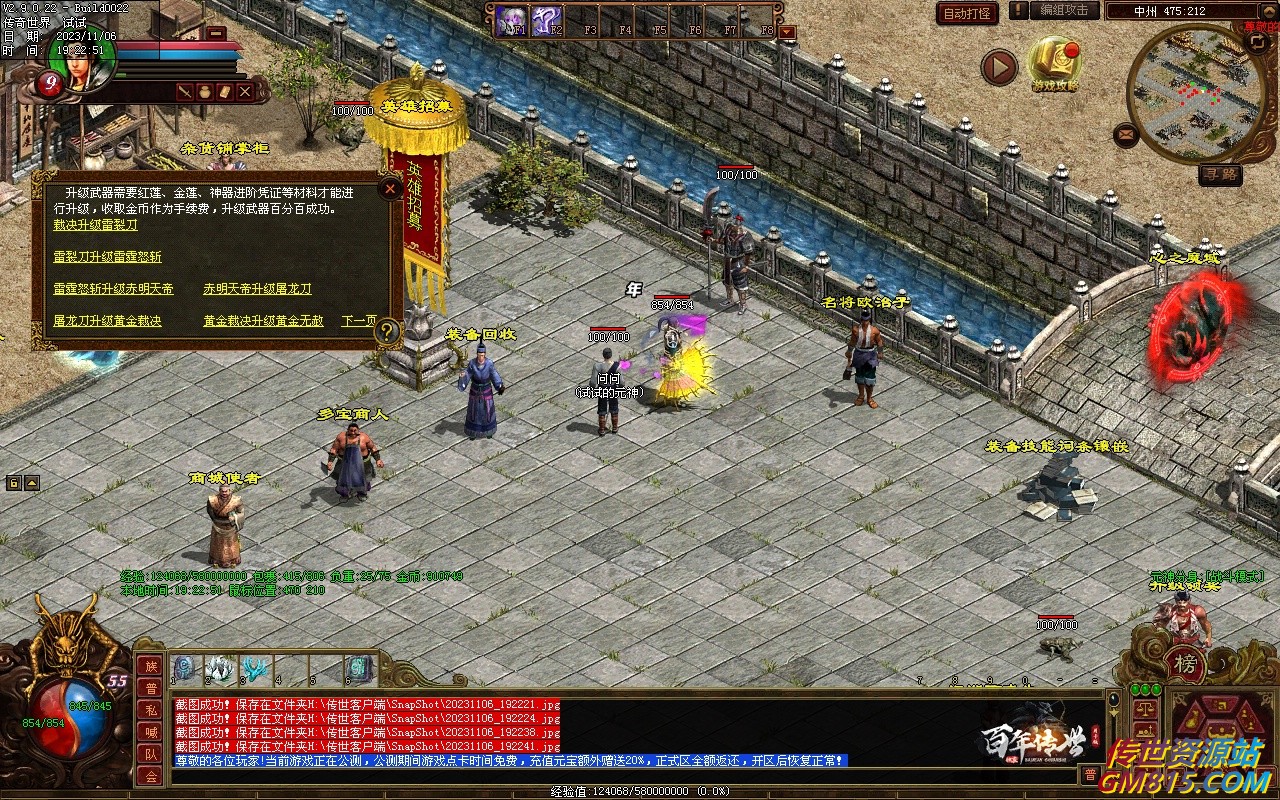Open the 榜 ranking button
1280x800 pixels.
coord(1185,664)
